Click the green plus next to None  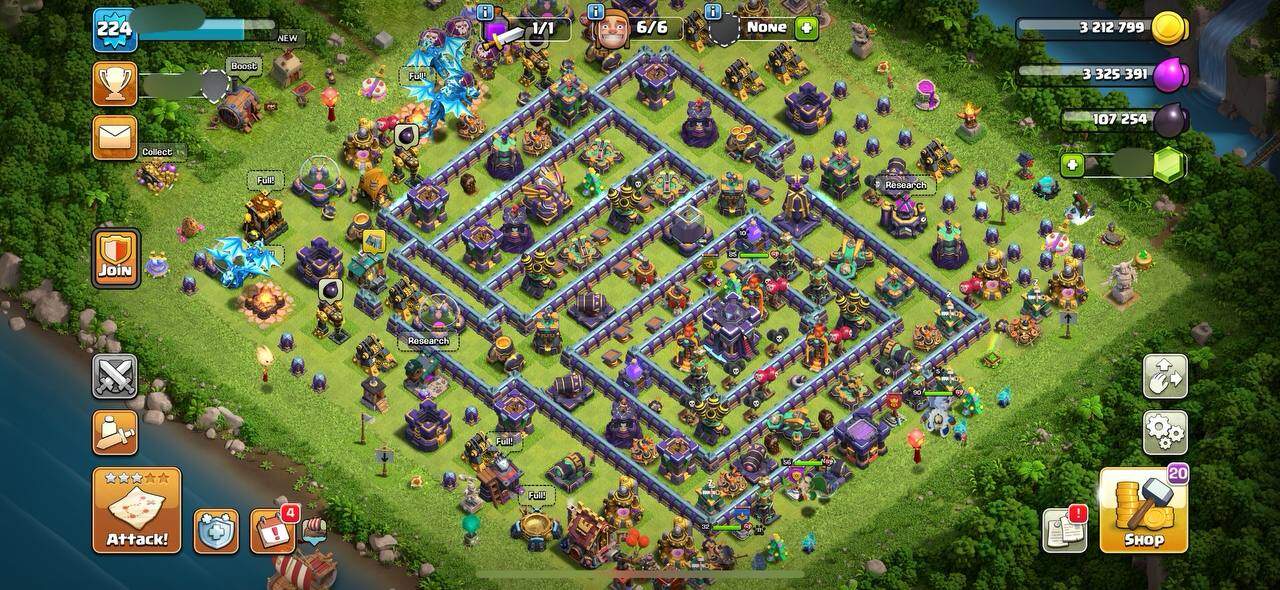click(806, 28)
